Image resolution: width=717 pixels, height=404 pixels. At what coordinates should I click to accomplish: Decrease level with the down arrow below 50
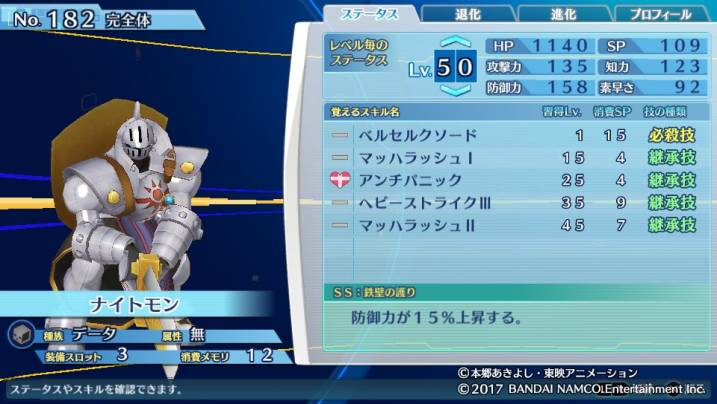[454, 90]
